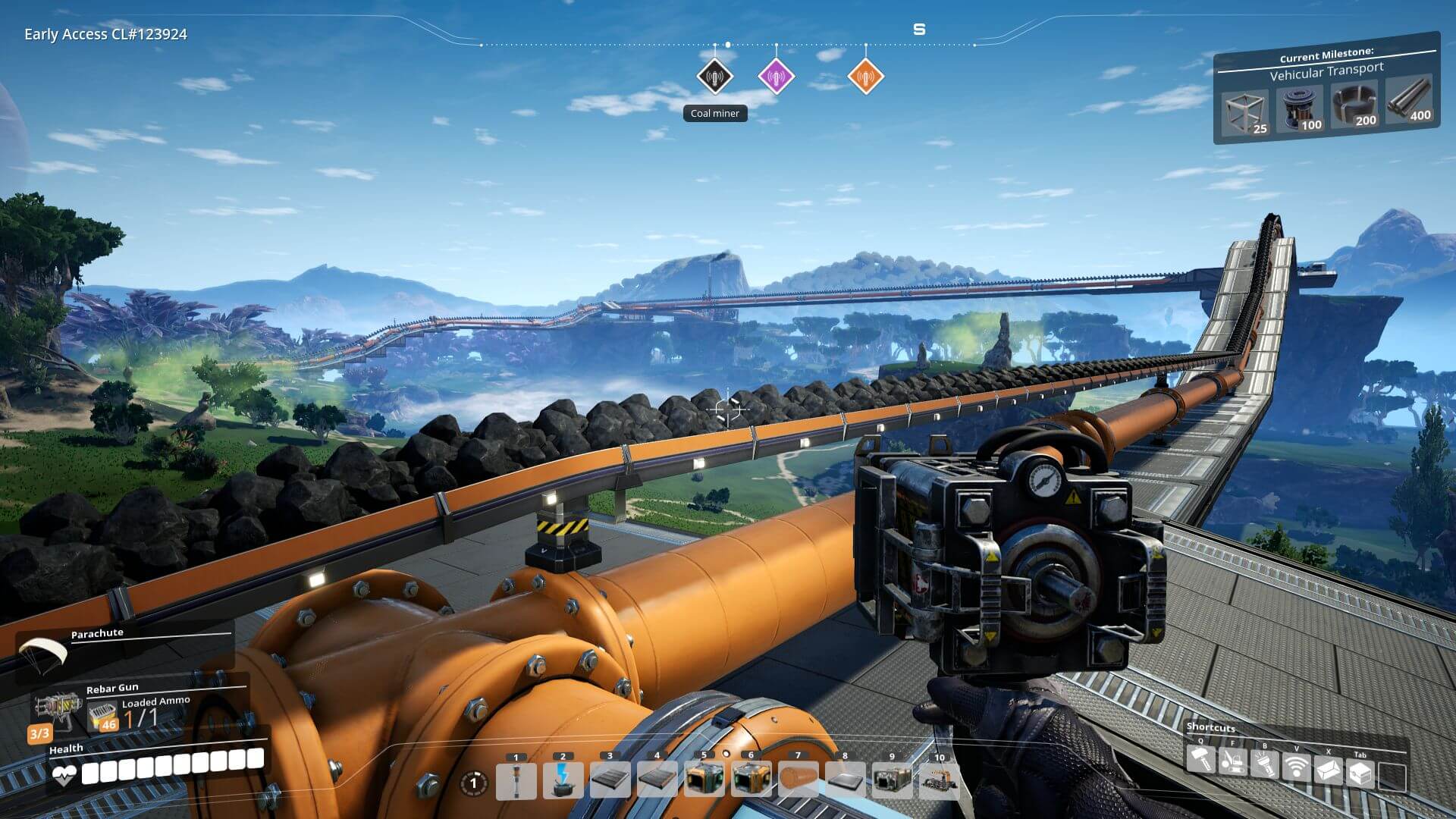Activate the dismantle excavator shortcut
Screen dimensions: 1456x819
[x=1232, y=762]
